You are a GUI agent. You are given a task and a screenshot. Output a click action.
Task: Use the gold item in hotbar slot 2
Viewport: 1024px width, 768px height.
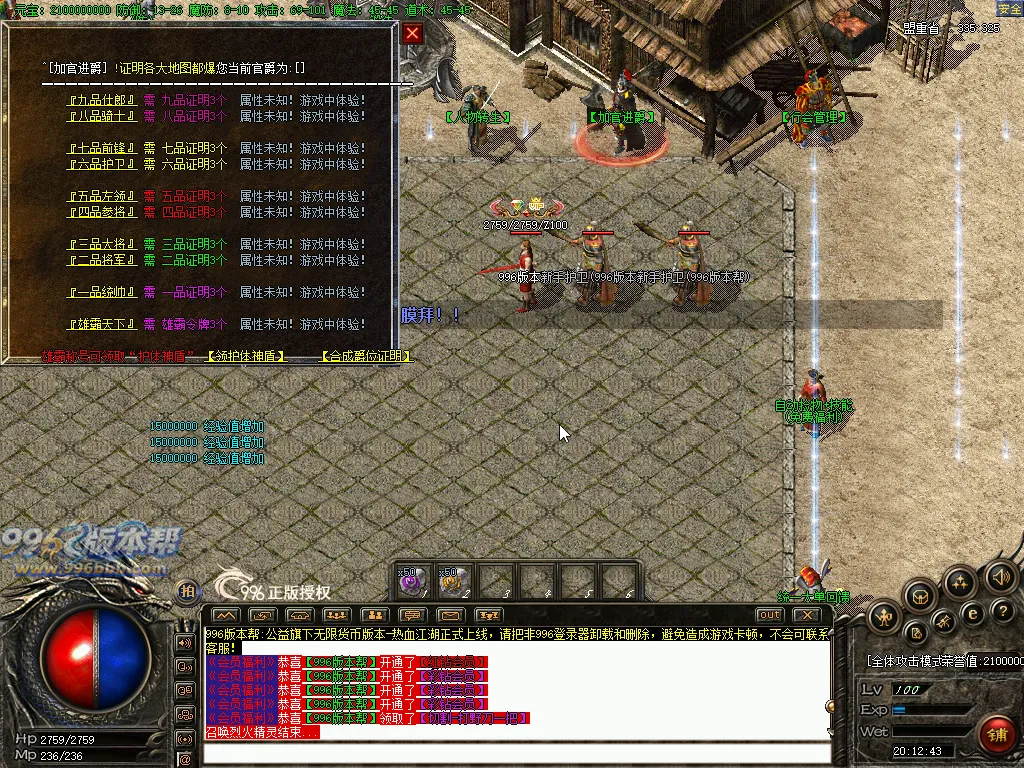[x=455, y=580]
